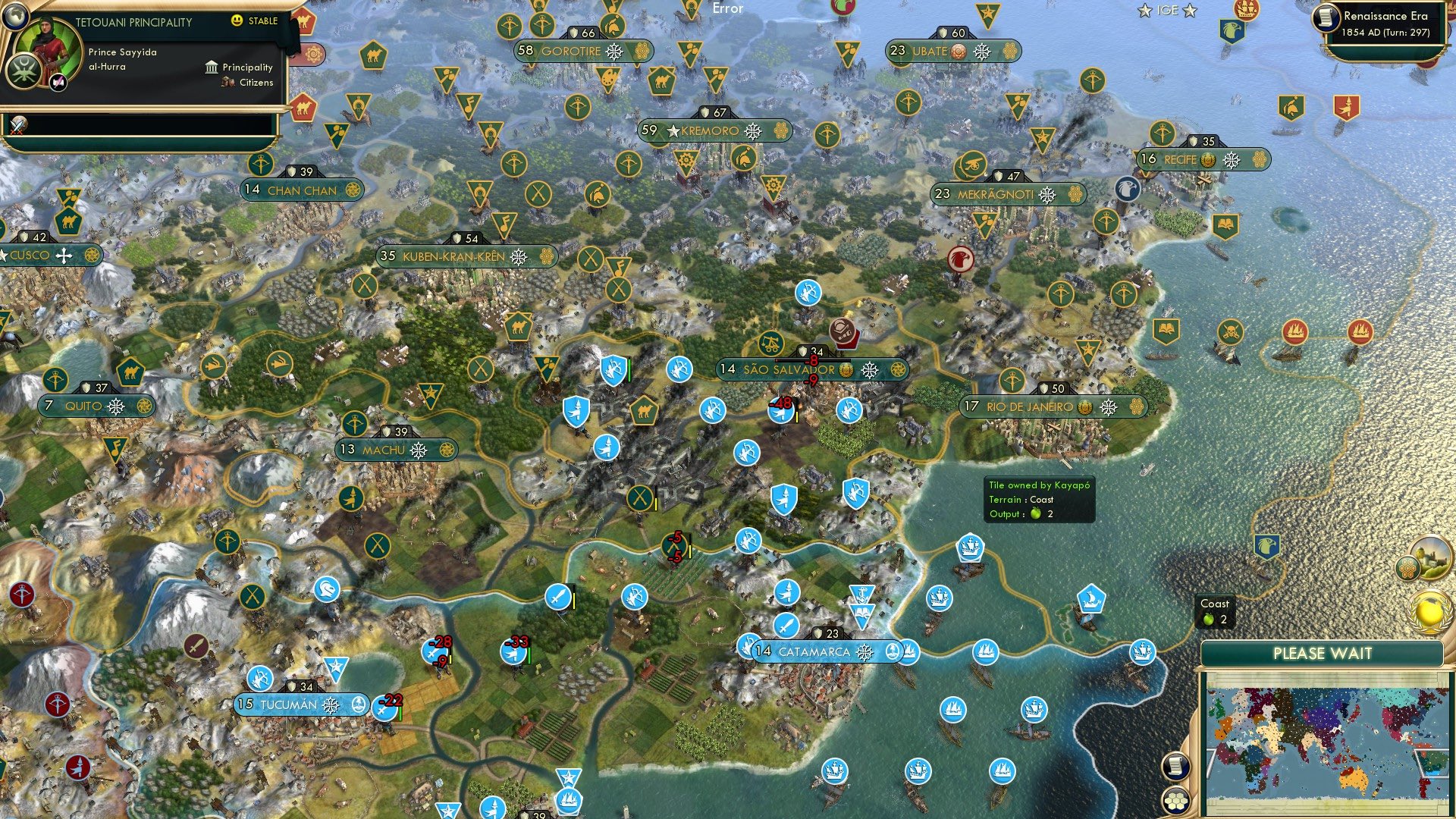Click the Principality government icon
The height and width of the screenshot is (819, 1456).
[211, 67]
